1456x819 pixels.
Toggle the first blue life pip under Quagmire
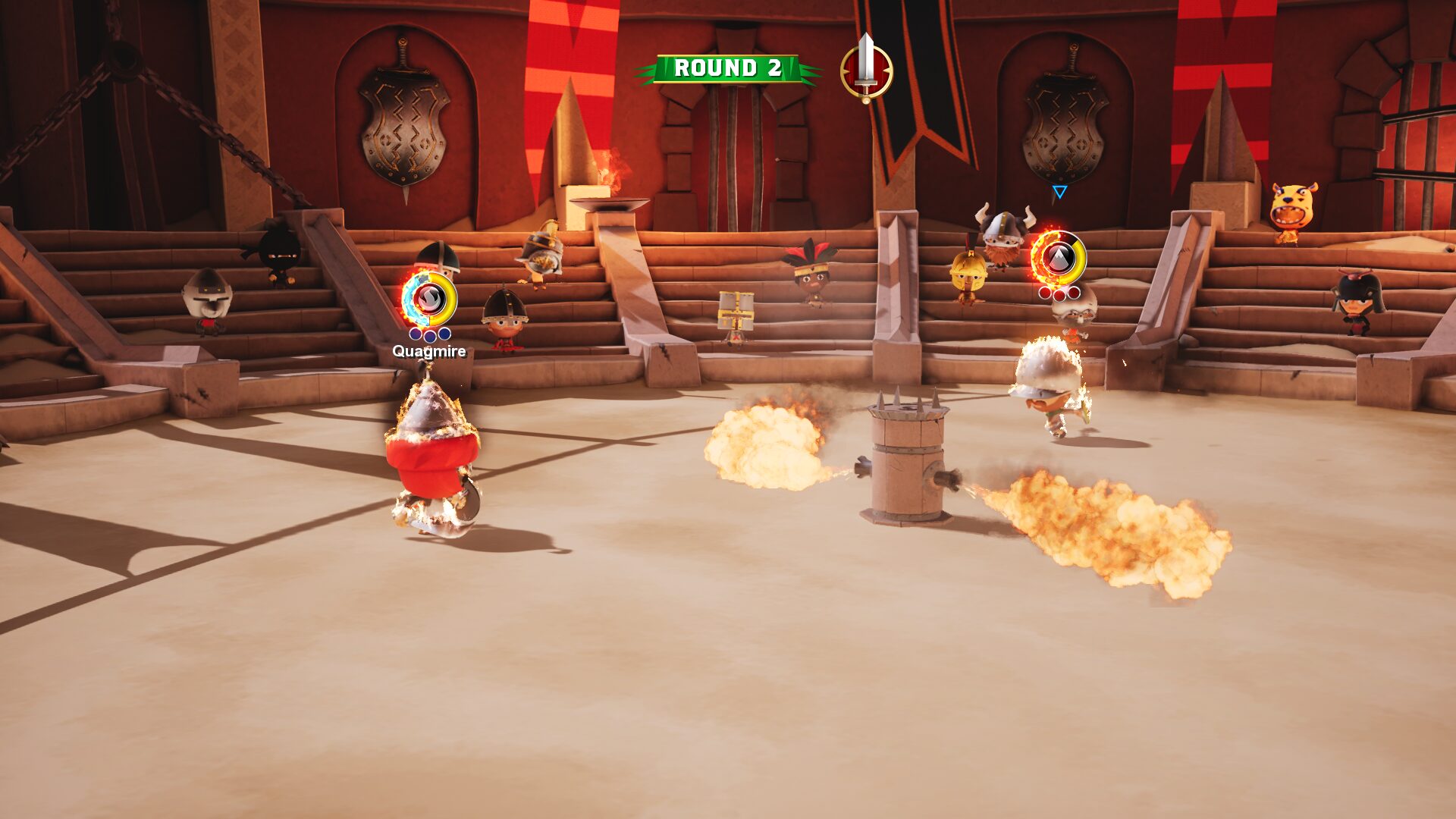pos(415,334)
